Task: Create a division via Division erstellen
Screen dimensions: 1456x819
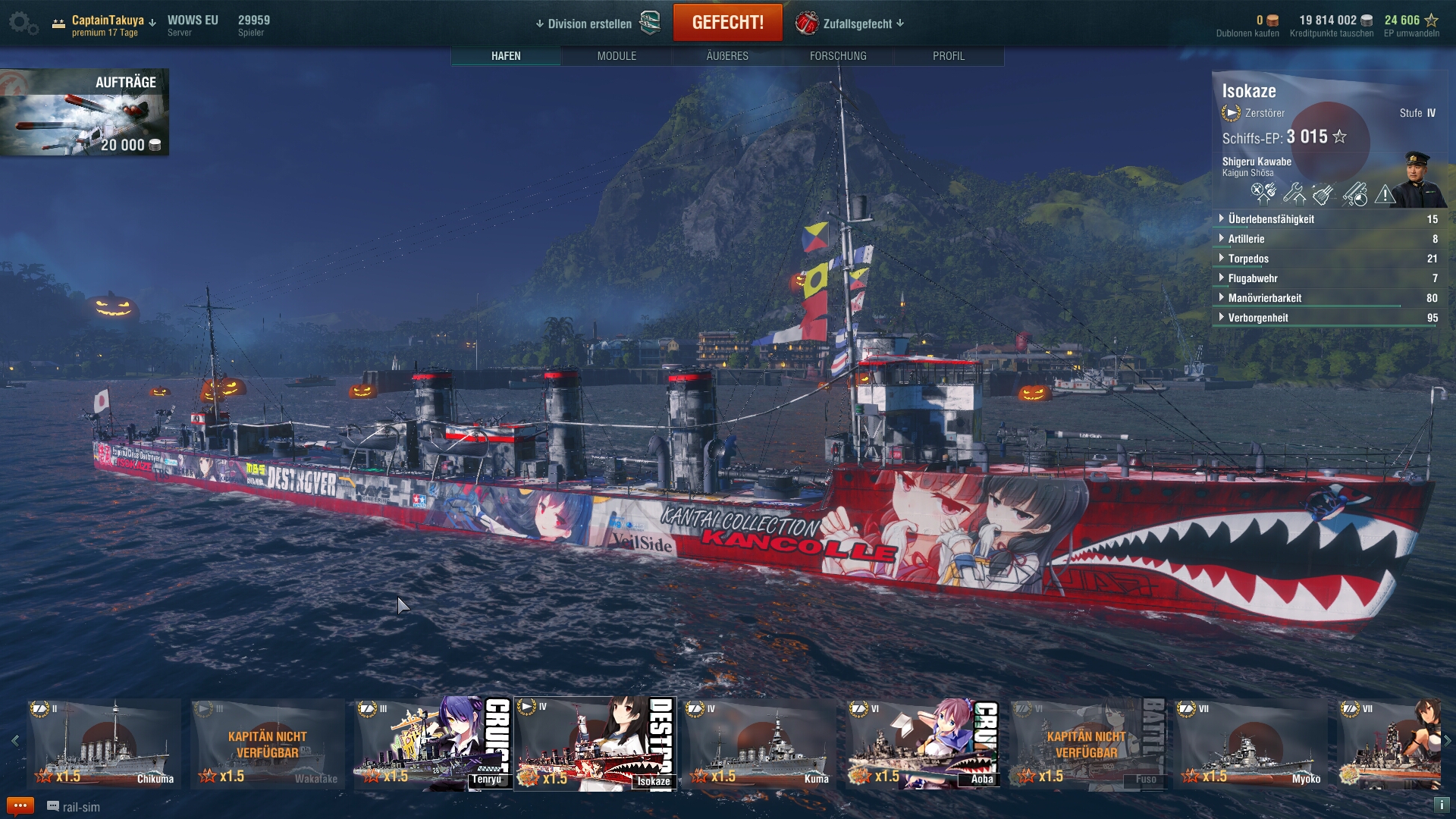Action: point(590,24)
